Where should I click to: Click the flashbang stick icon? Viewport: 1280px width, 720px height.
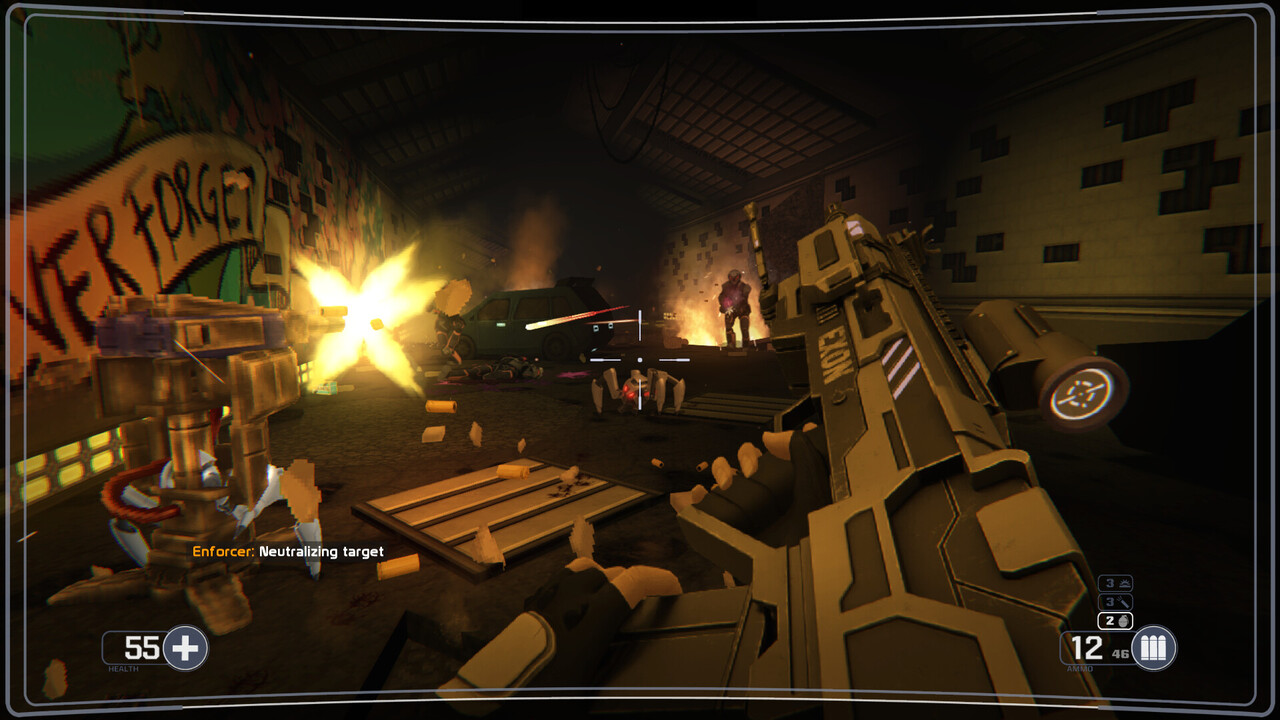coord(1125,602)
